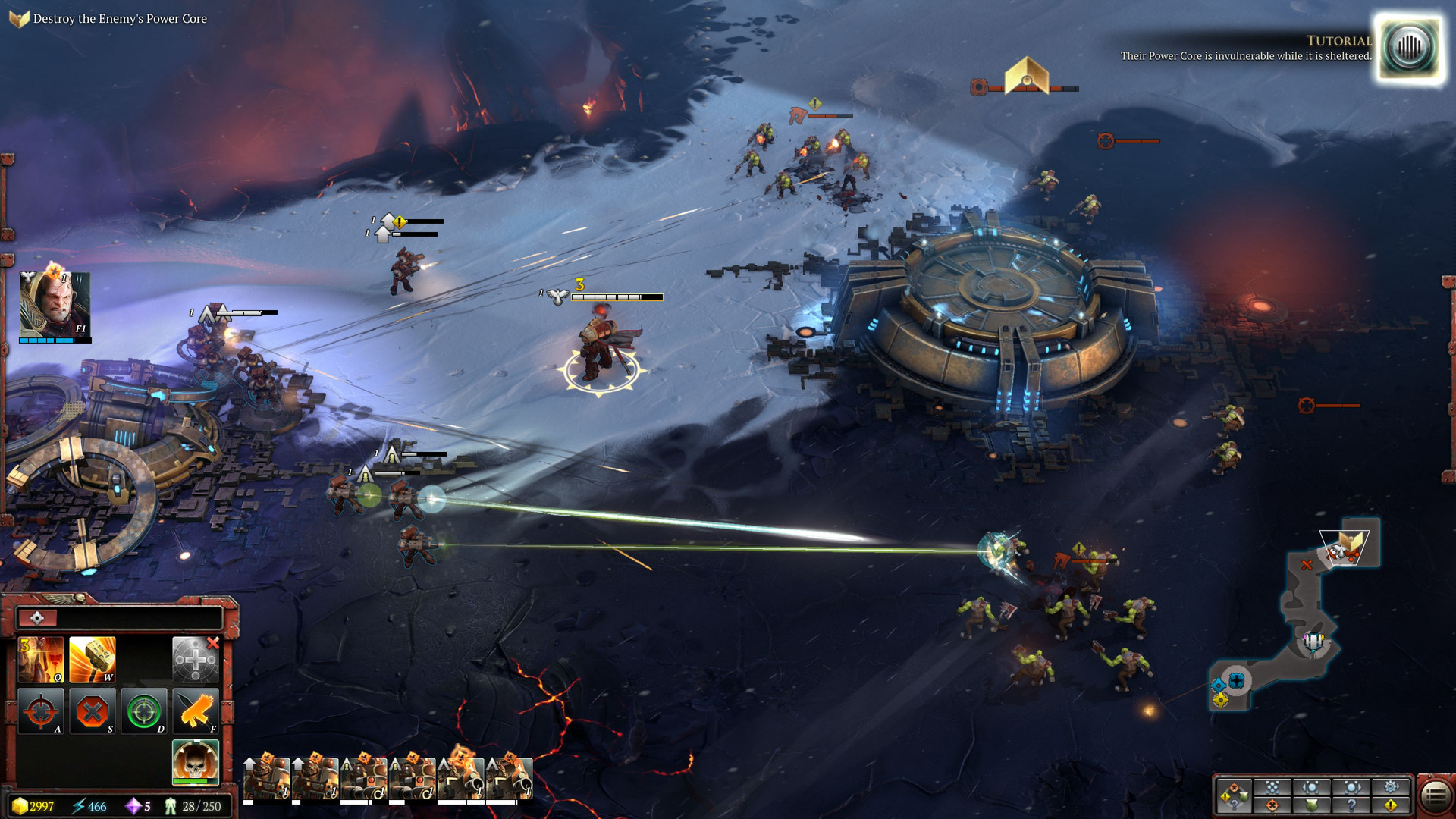
Task: Click the gear button above the alert ping
Action: coord(1391,787)
